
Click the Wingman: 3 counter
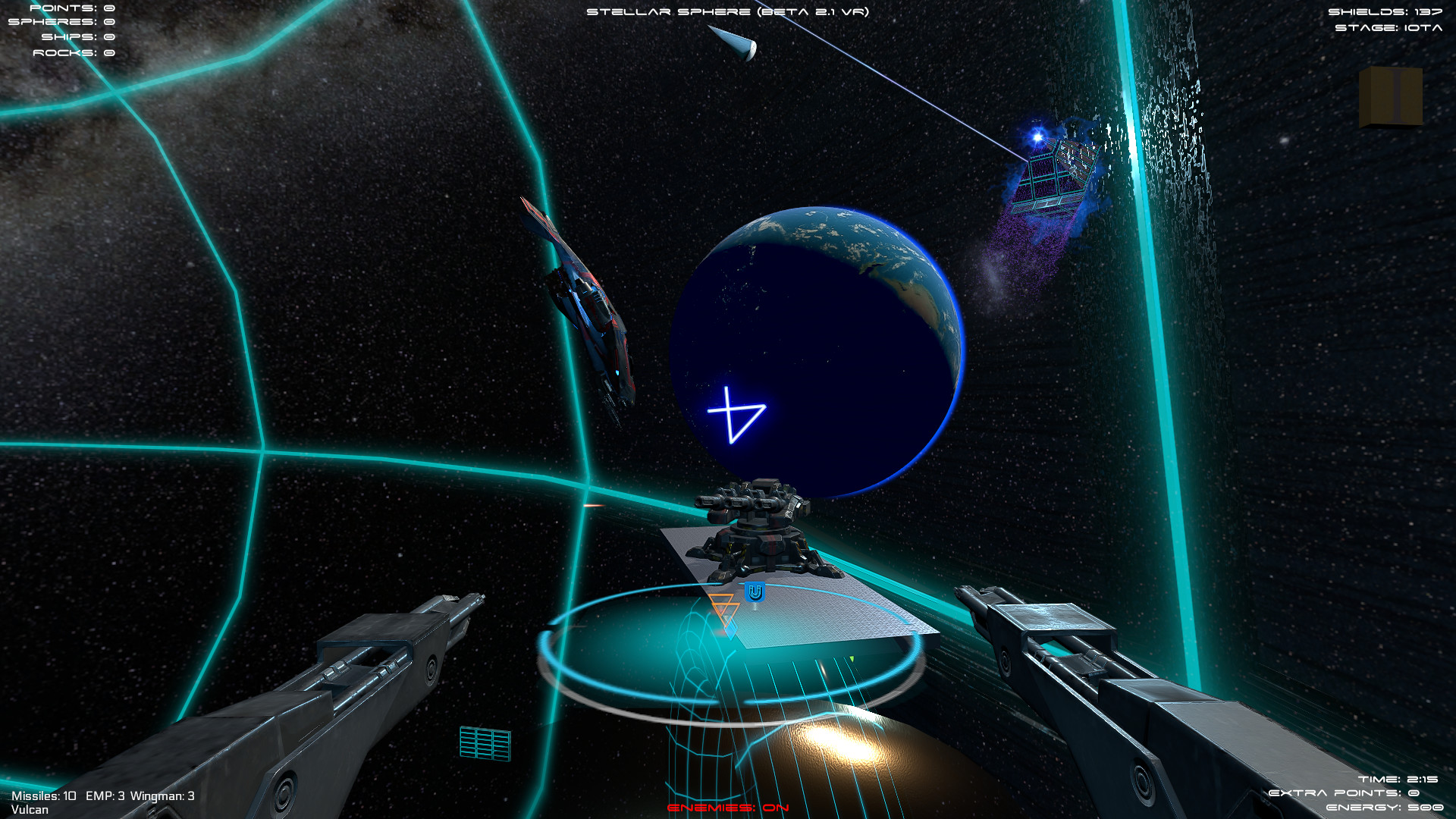(163, 796)
